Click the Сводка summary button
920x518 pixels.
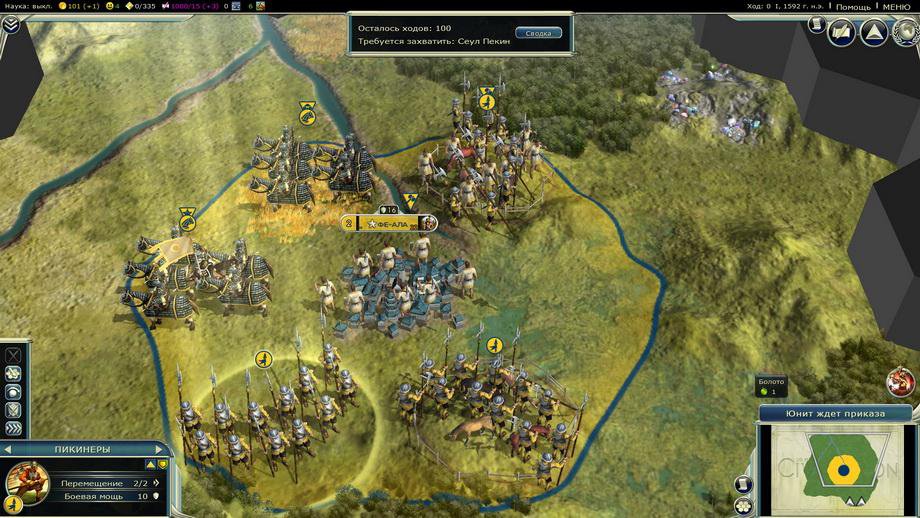538,33
